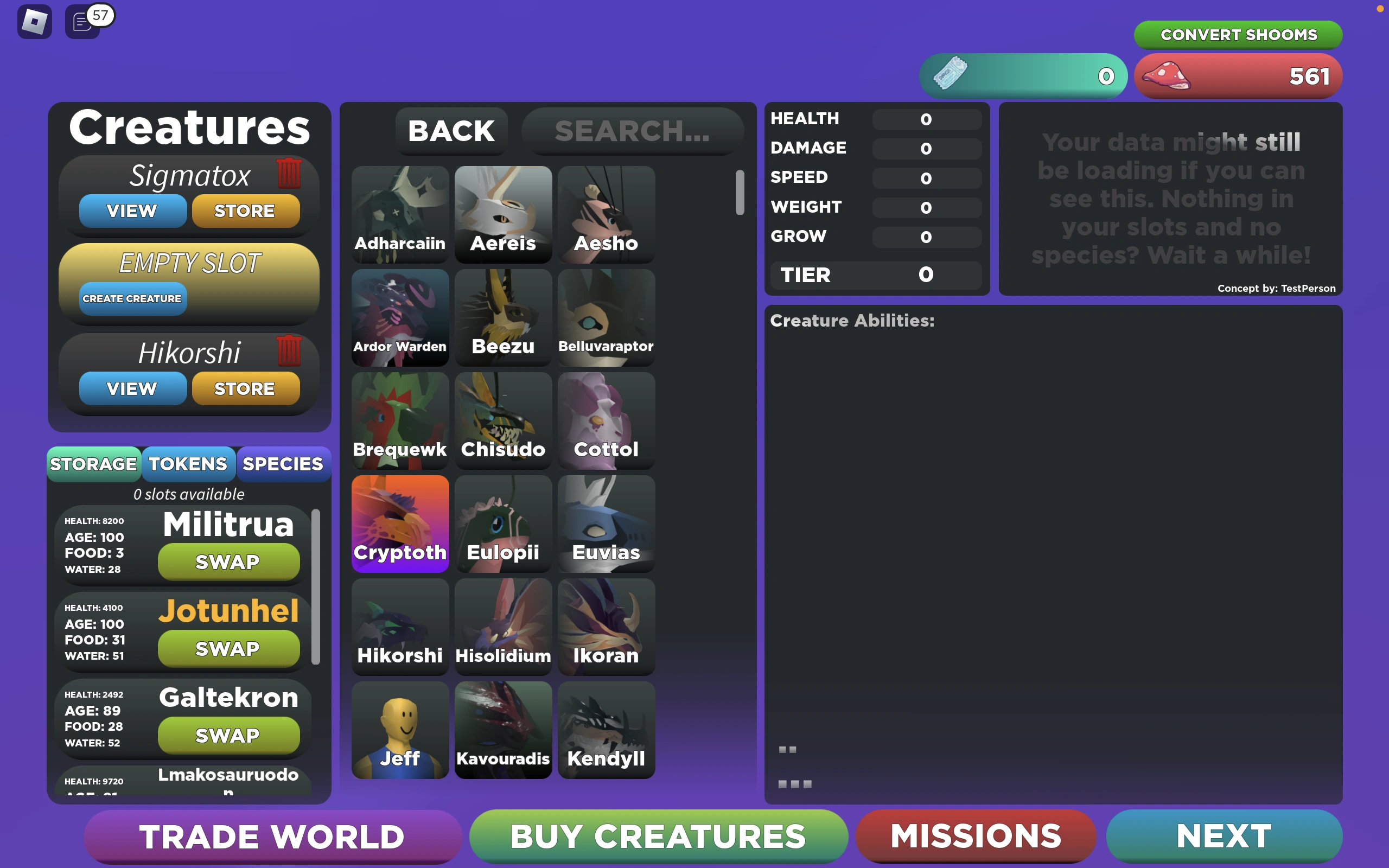This screenshot has width=1389, height=868.
Task: Switch to the TOKENS tab
Action: [188, 464]
